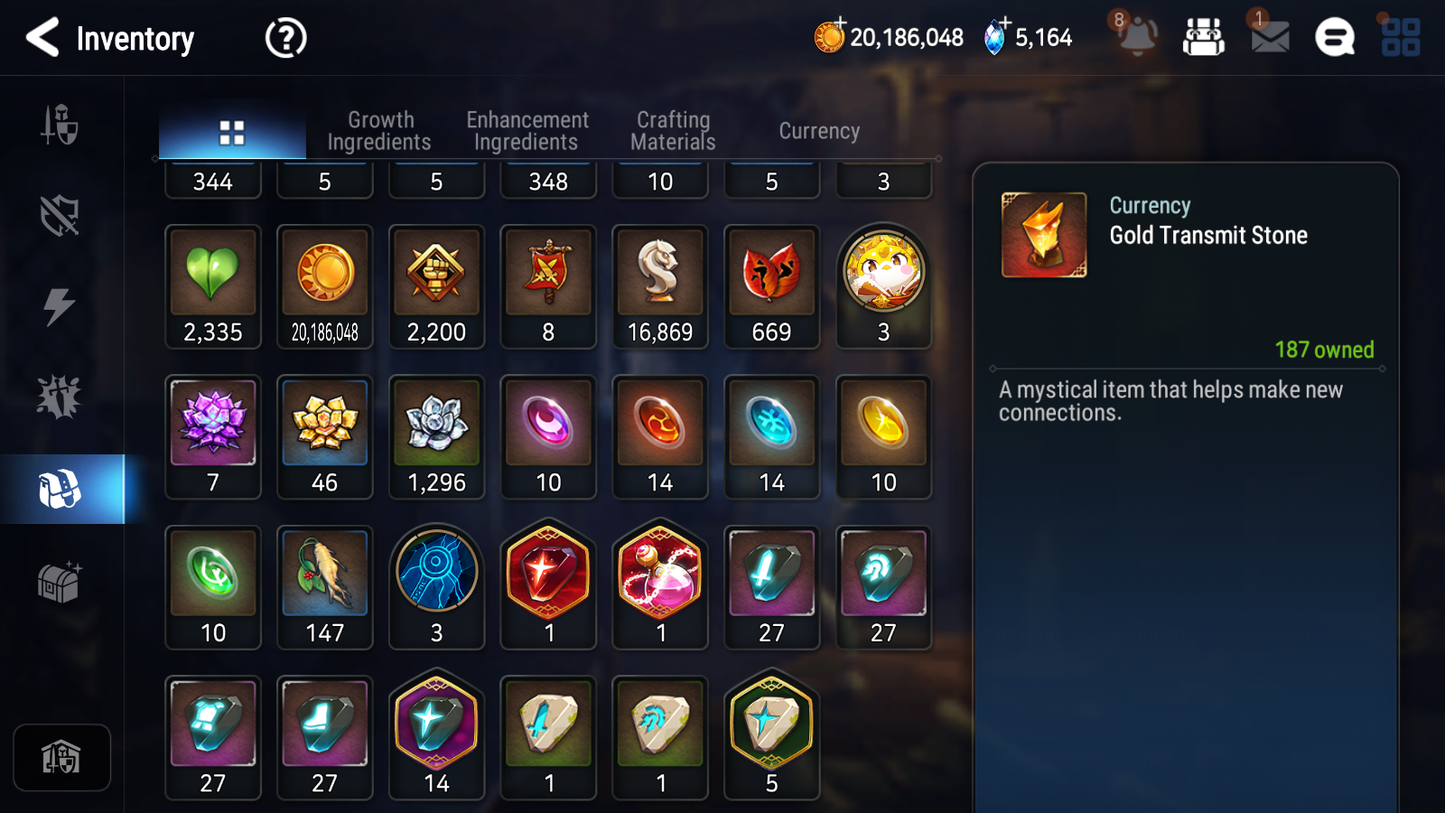Select the white chess knight item
The image size is (1445, 813).
[660, 286]
